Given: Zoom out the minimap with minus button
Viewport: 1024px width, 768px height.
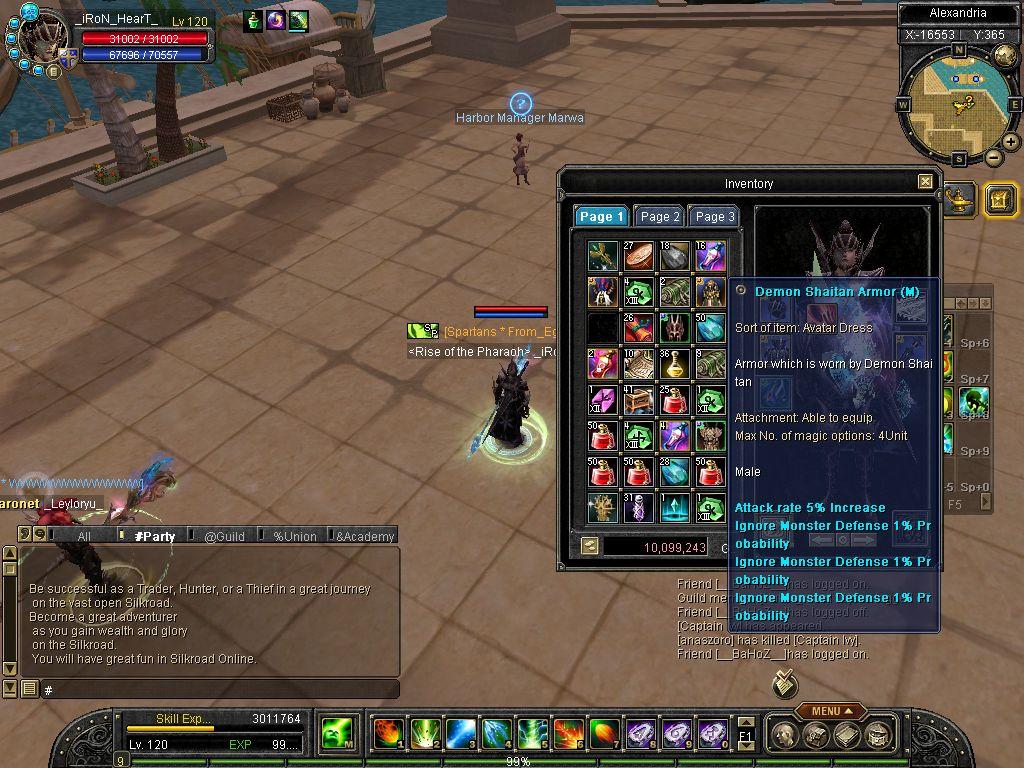Looking at the screenshot, I should pyautogui.click(x=993, y=158).
